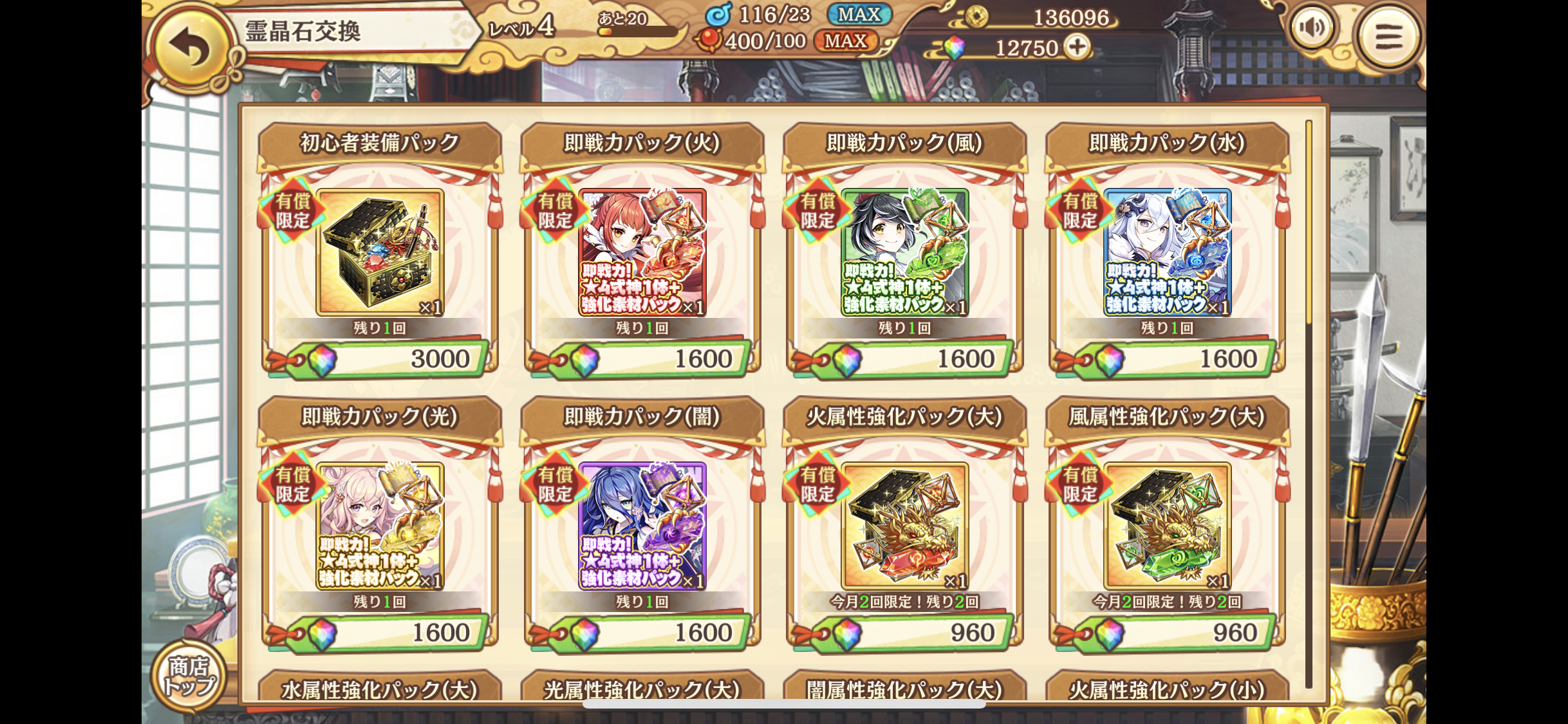The width and height of the screenshot is (1568, 724).
Task: Open the 光属性強化パック(大) header
Action: (x=642, y=689)
